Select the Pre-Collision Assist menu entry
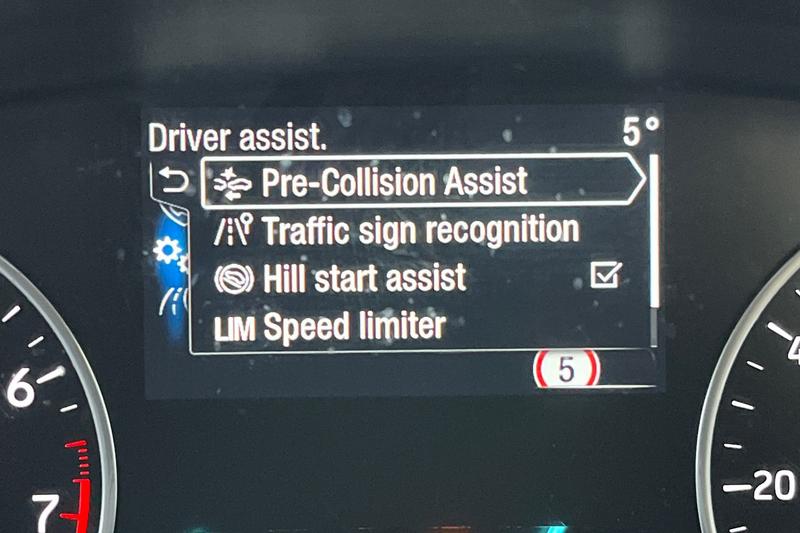The image size is (800, 533). 394,182
